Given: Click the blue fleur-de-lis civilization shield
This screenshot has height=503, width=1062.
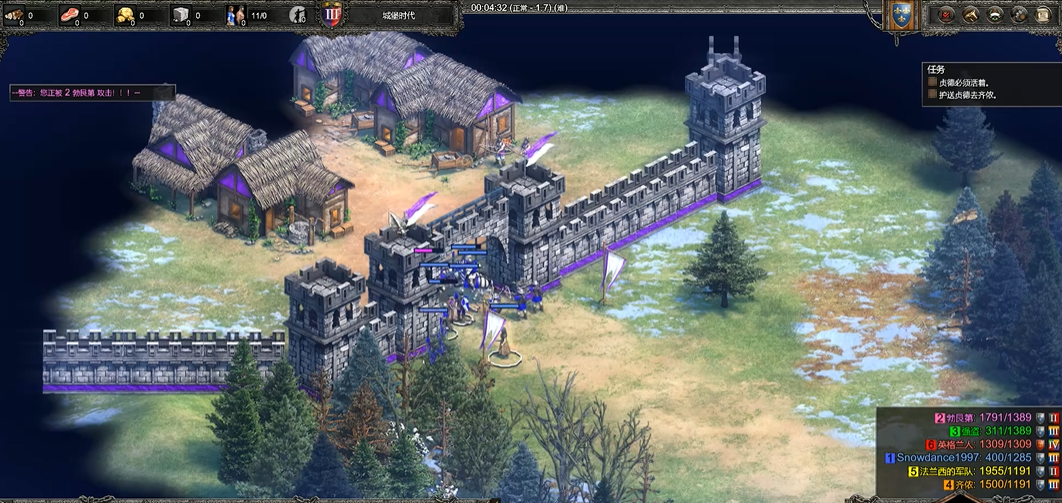Looking at the screenshot, I should tap(903, 14).
